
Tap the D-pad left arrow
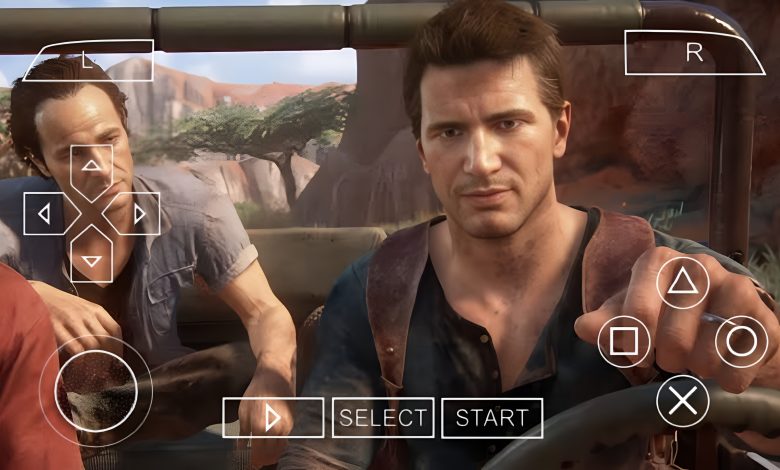coord(45,213)
